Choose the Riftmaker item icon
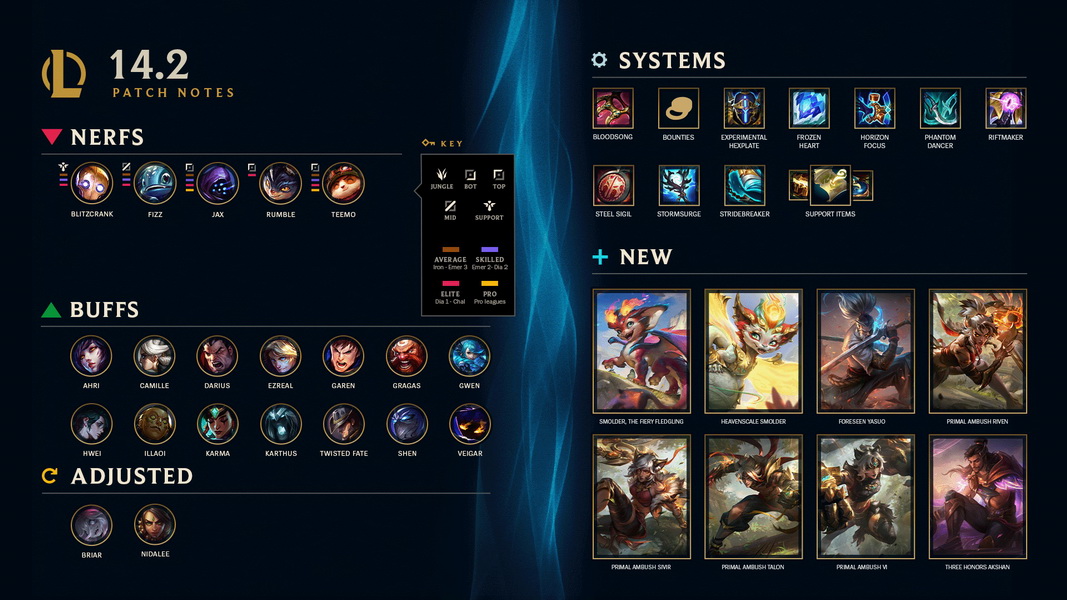 point(1005,108)
